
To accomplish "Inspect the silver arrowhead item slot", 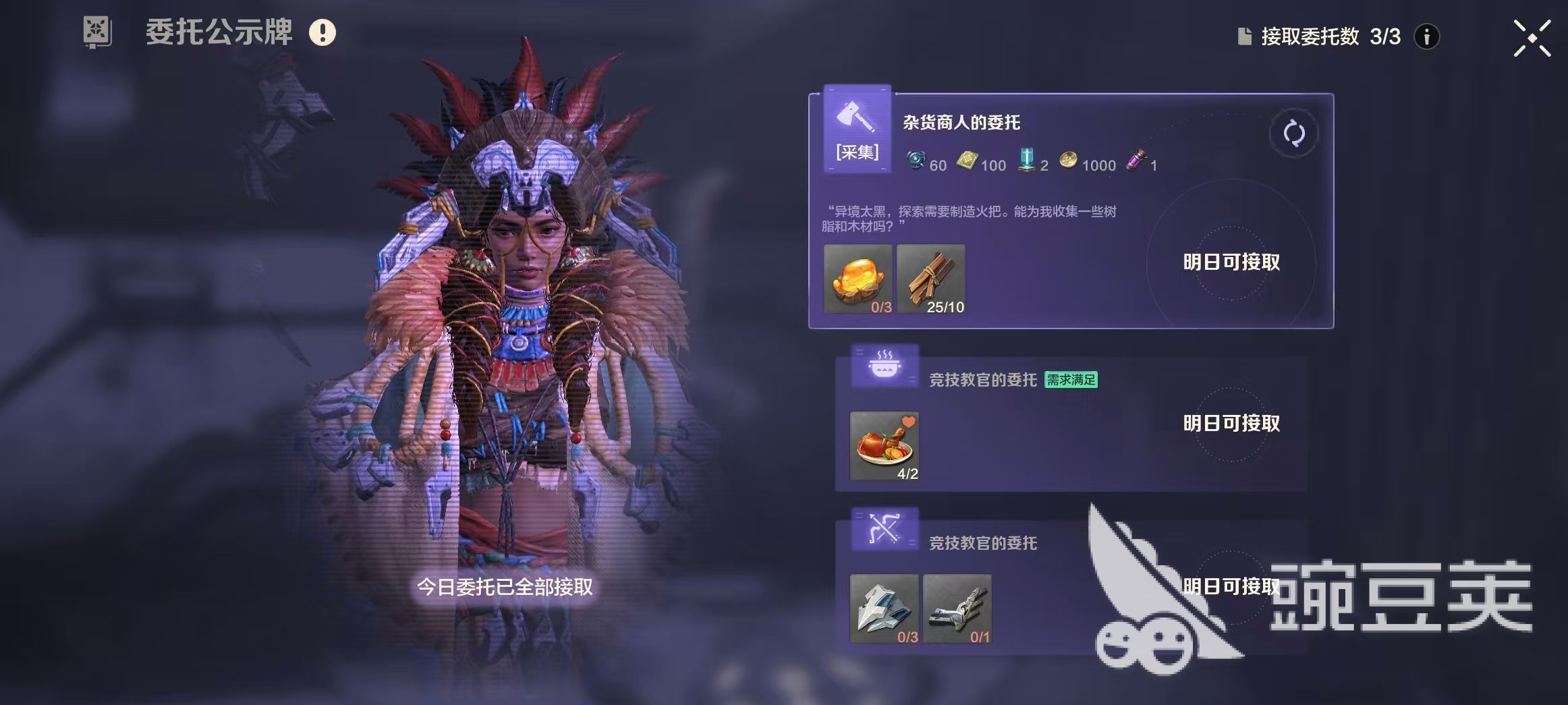I will tap(884, 609).
